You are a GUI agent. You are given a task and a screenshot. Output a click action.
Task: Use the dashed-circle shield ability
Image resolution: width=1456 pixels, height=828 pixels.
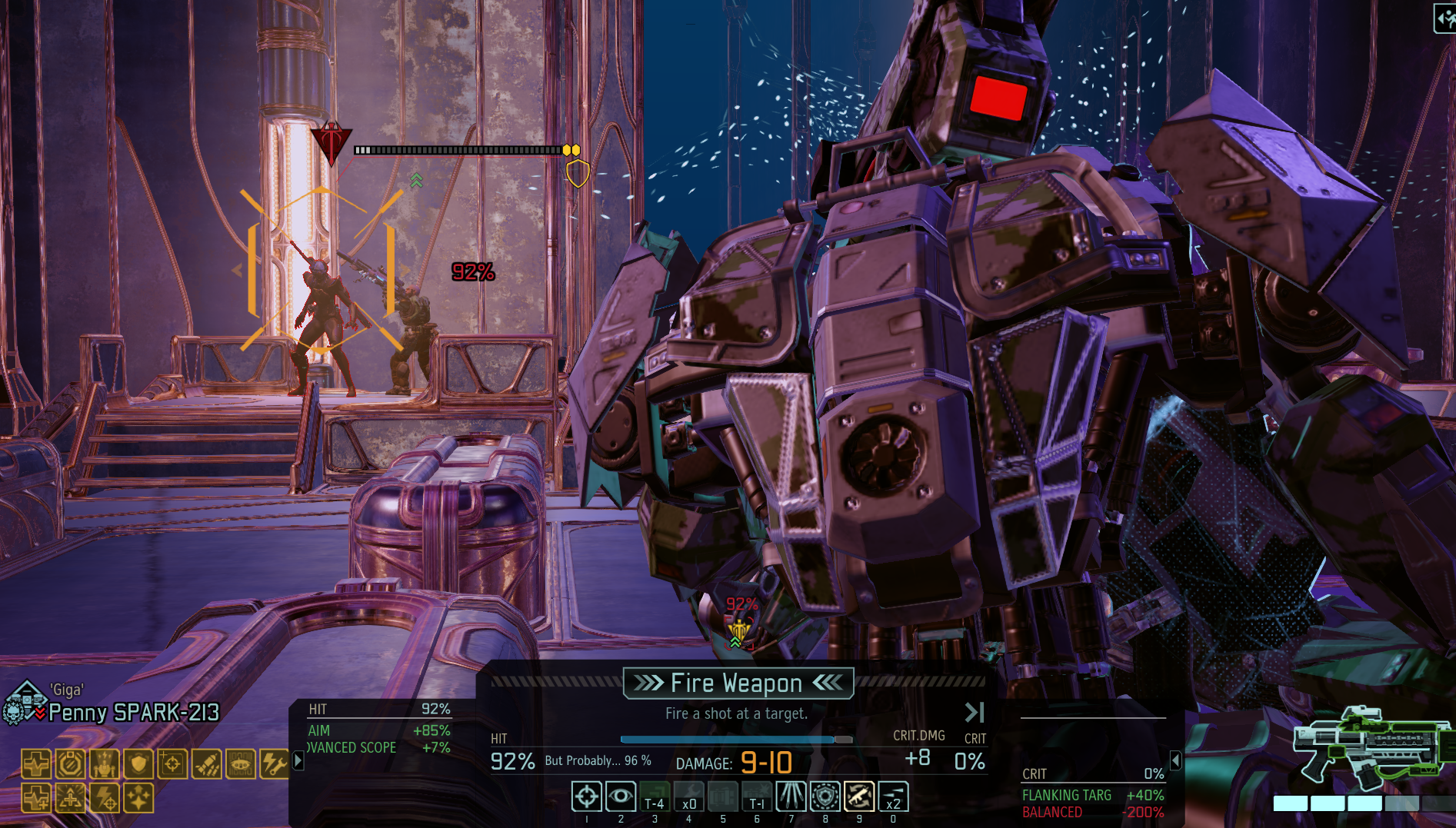pos(825,796)
